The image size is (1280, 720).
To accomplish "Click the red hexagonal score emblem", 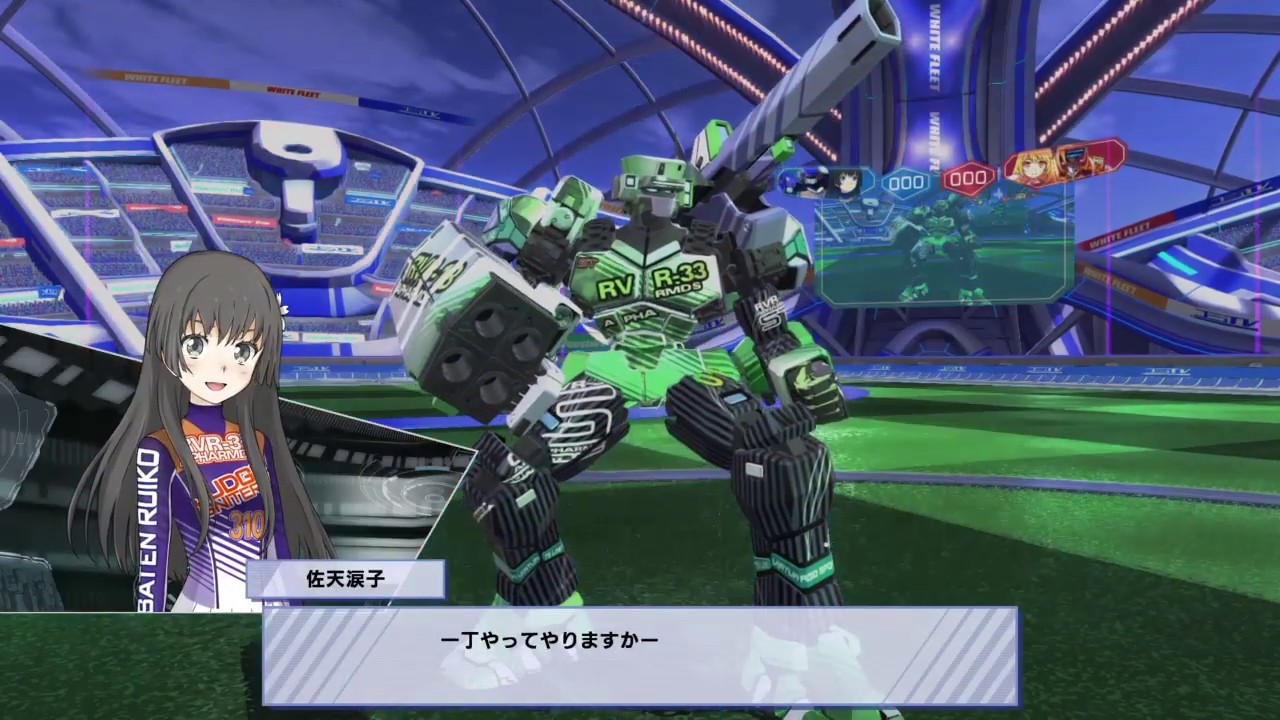I will (966, 179).
